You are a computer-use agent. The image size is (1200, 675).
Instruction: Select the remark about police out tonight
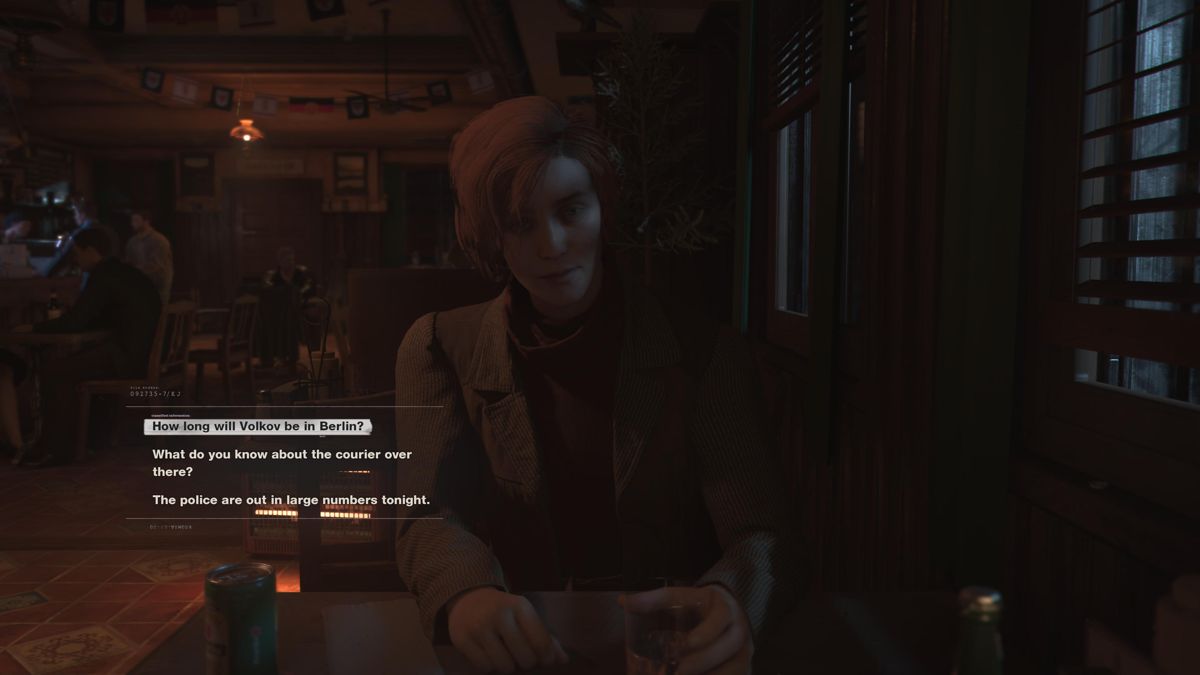click(x=291, y=500)
